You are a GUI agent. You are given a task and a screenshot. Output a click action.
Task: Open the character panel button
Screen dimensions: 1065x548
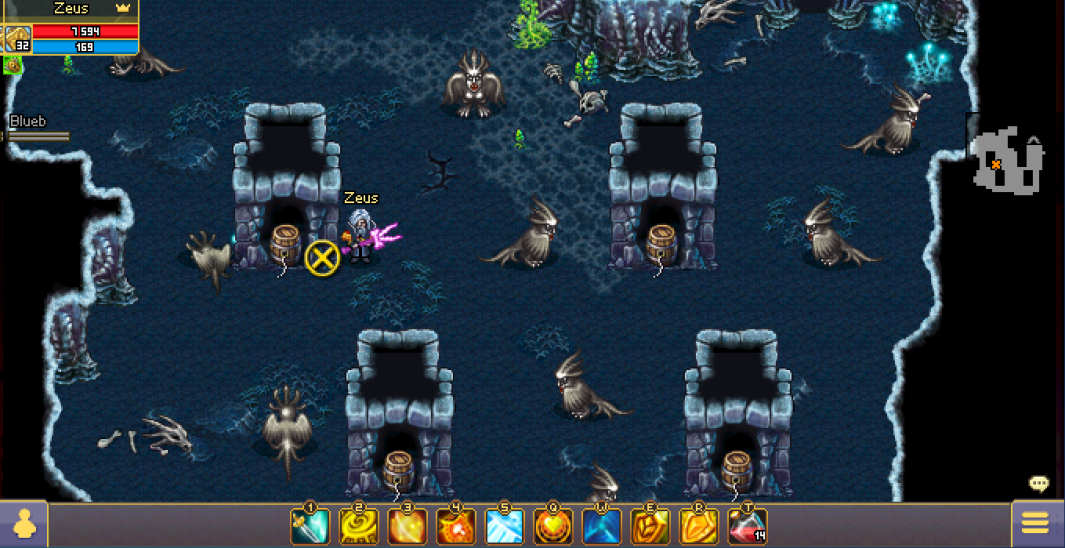22,524
